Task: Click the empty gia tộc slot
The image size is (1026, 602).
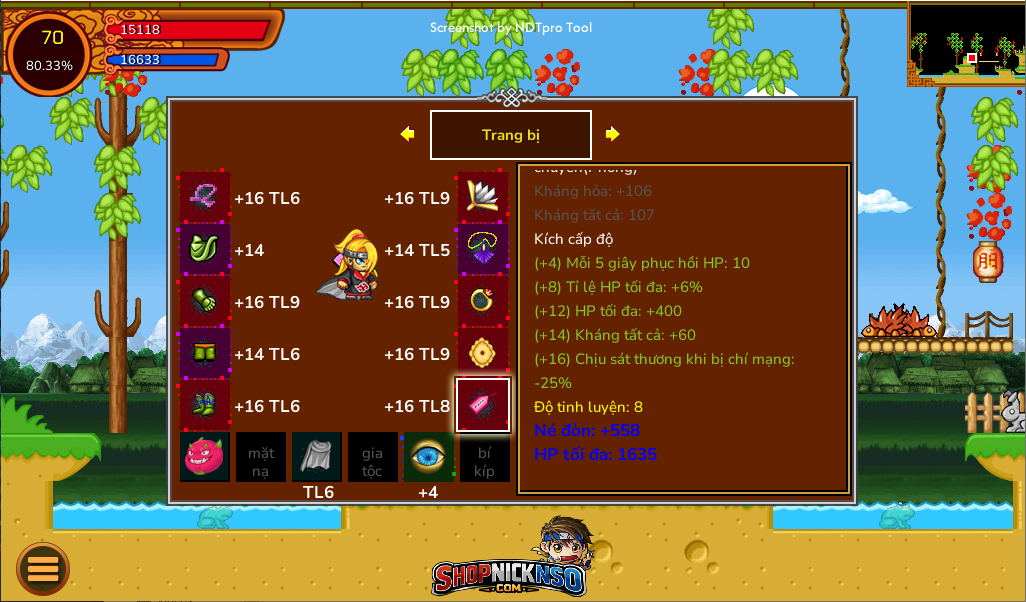Action: click(x=372, y=457)
